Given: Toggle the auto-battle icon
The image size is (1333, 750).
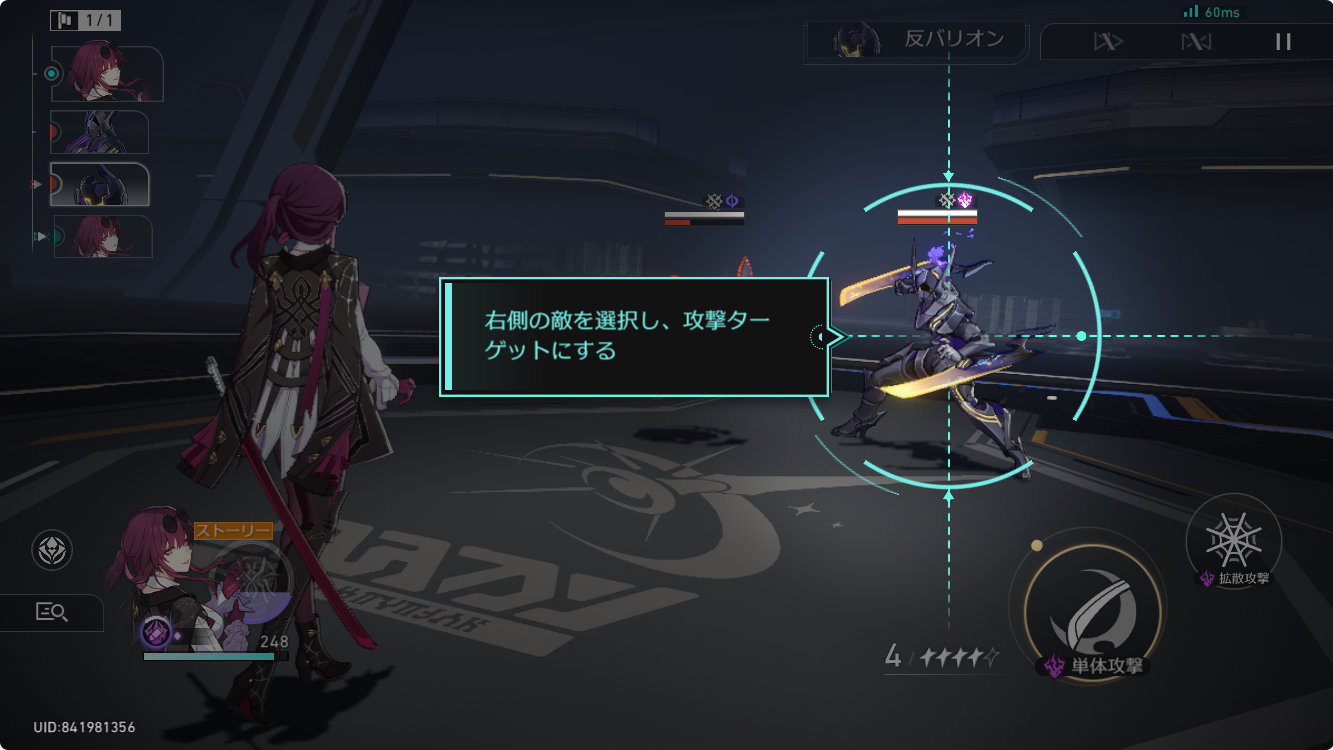Looking at the screenshot, I should [1196, 42].
